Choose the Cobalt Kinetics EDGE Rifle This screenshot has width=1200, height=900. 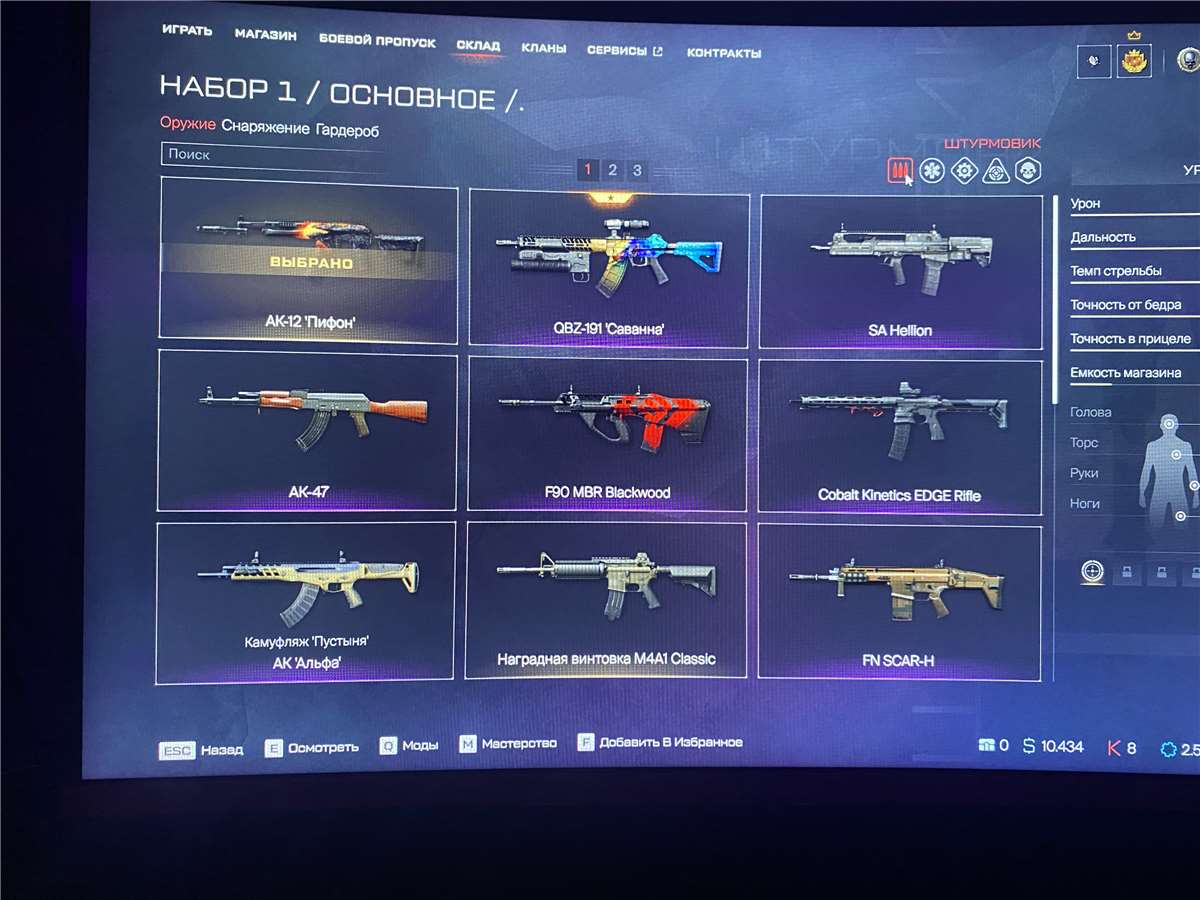(899, 437)
